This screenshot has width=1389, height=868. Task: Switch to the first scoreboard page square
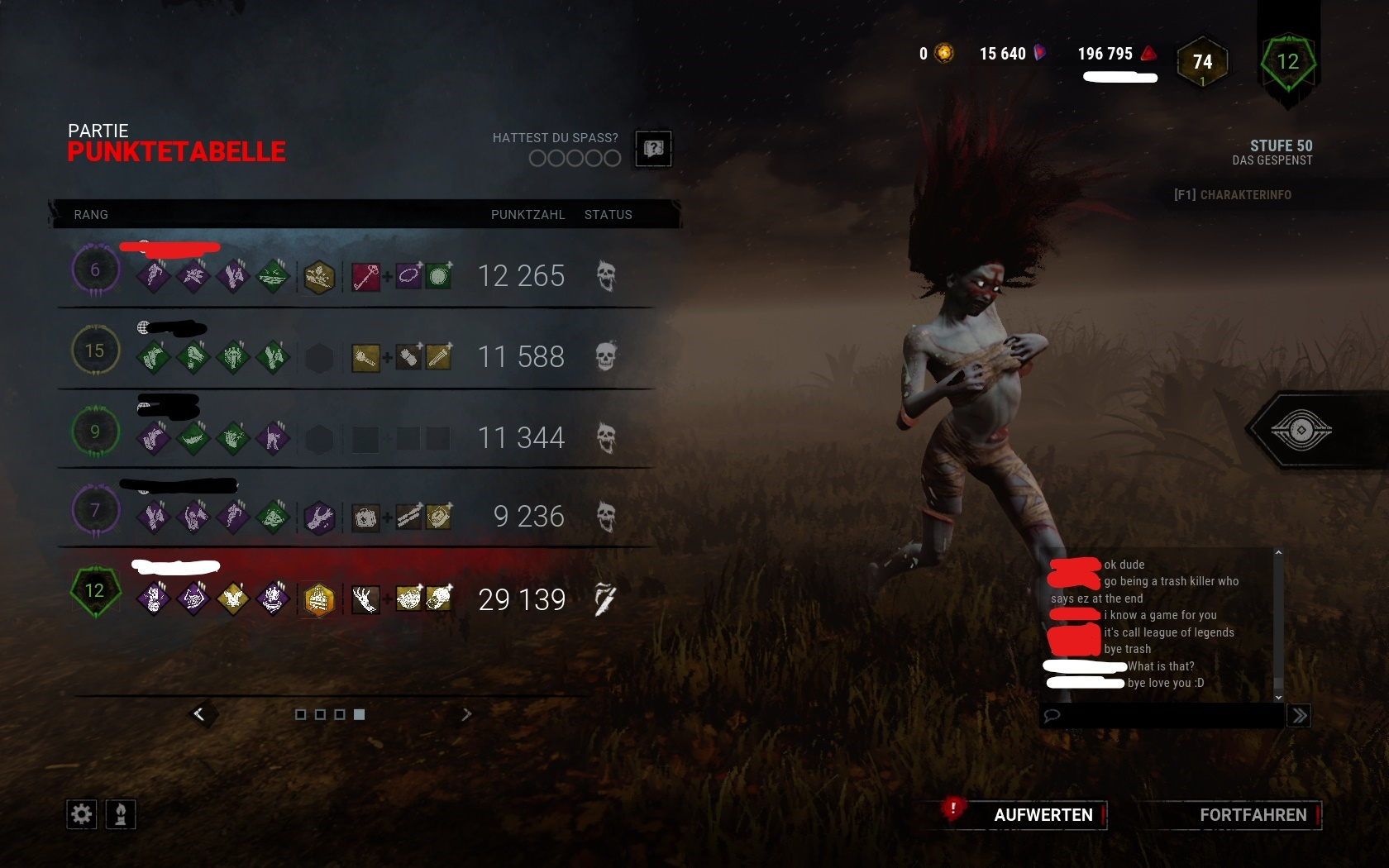[x=301, y=714]
